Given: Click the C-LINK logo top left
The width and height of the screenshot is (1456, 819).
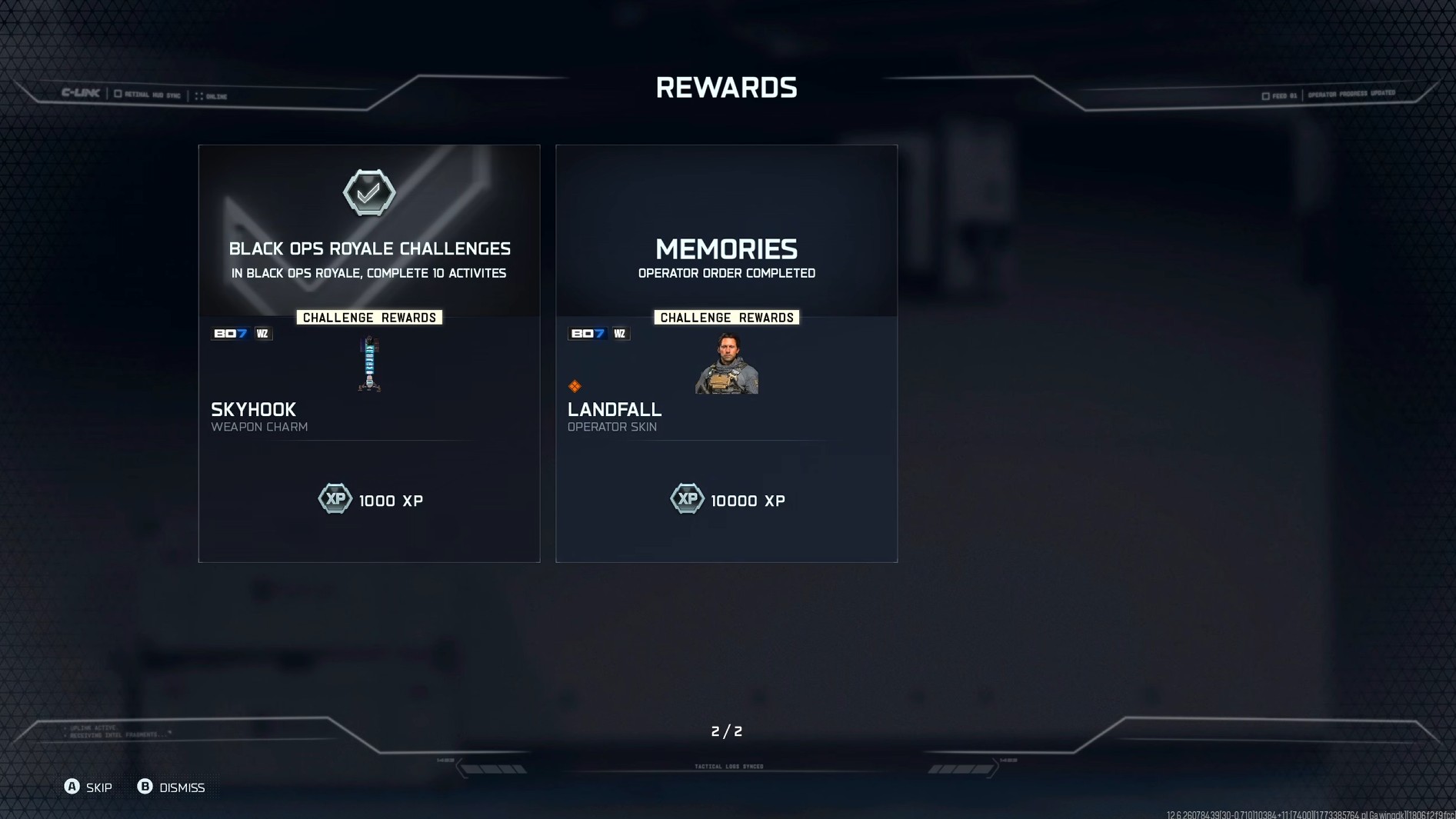Looking at the screenshot, I should (x=79, y=92).
